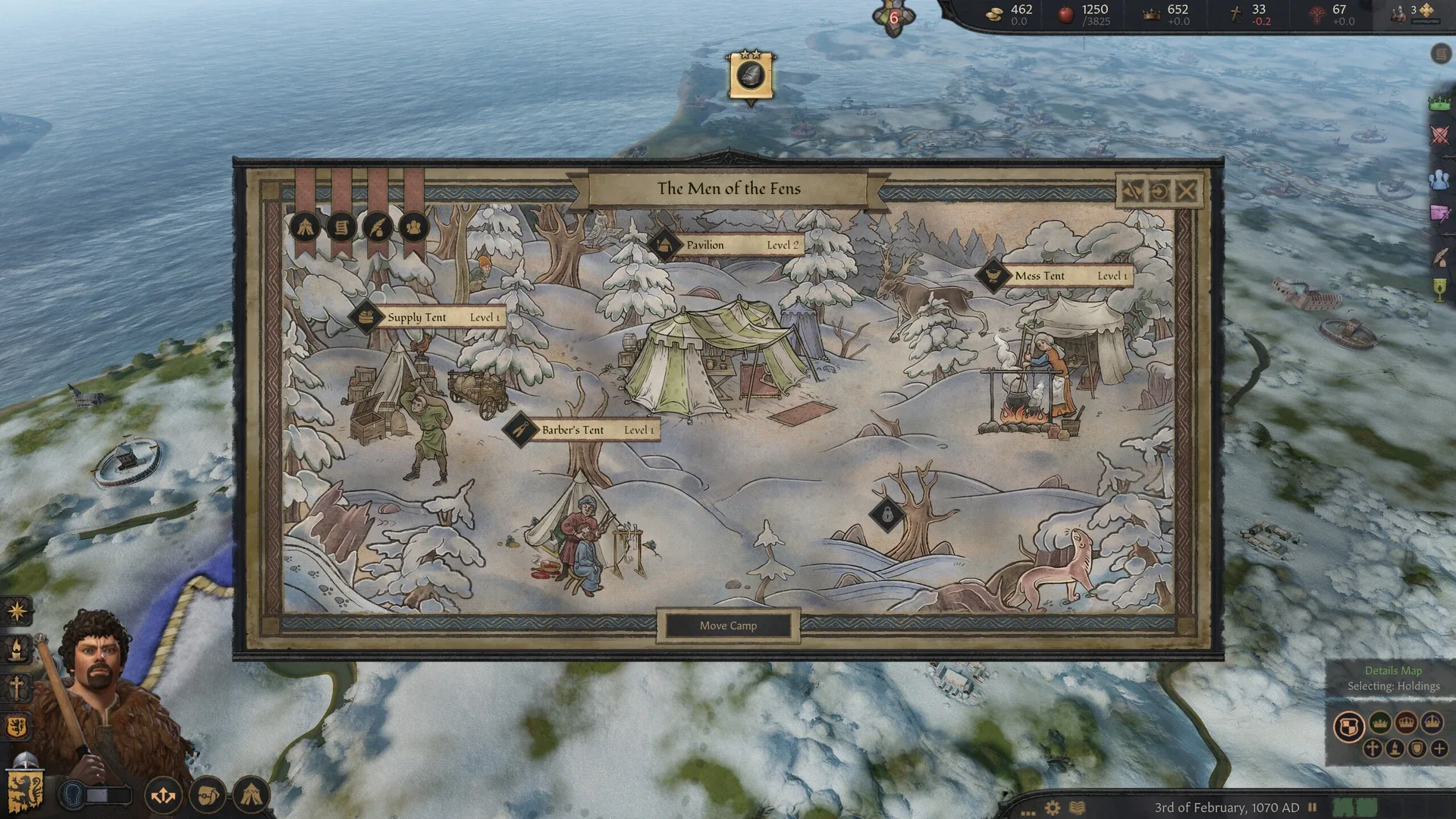Select the Supply Tent building label
Screen dimensions: 1456x819
pyautogui.click(x=428, y=317)
